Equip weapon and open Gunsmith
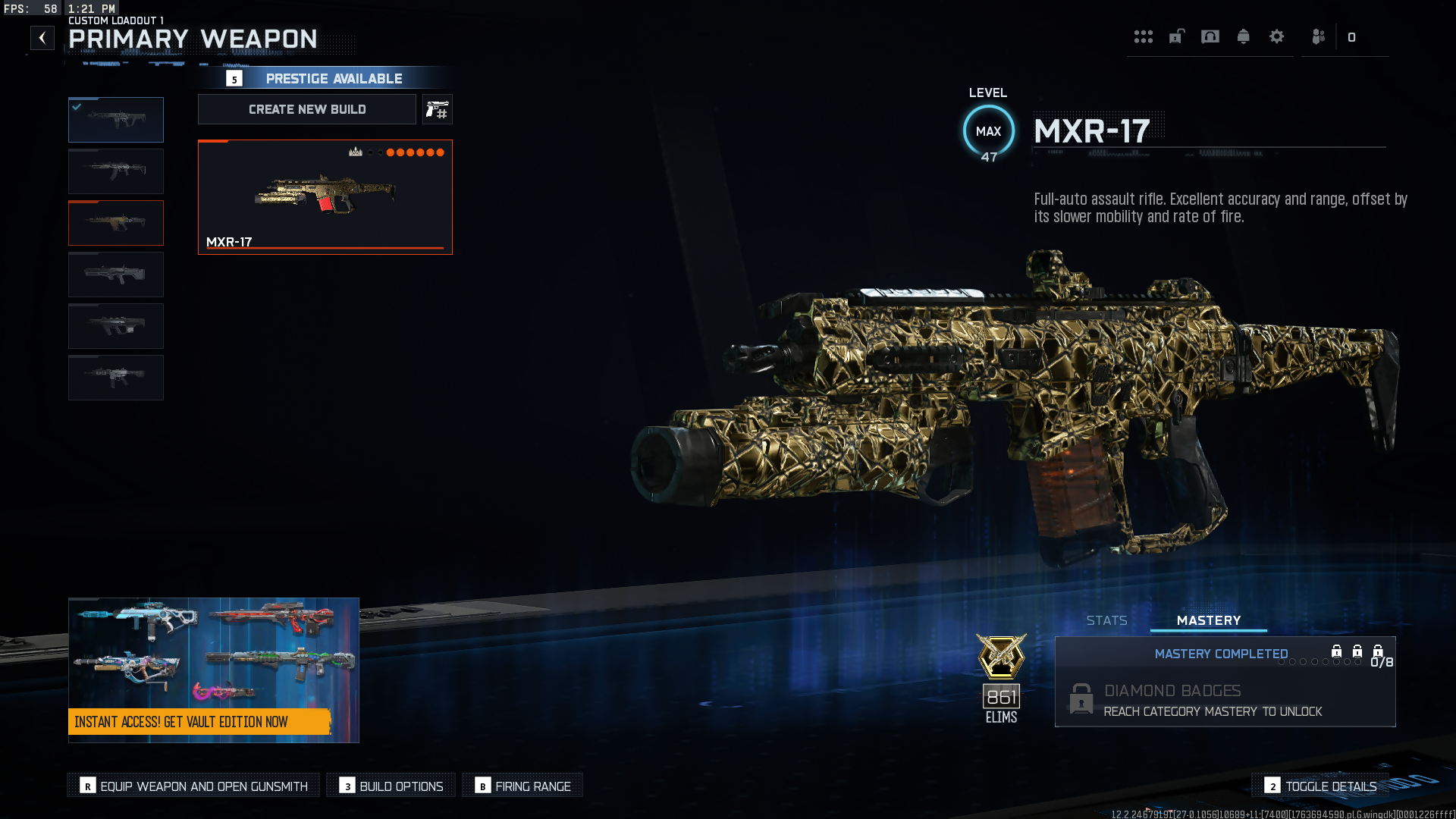This screenshot has width=1456, height=819. [194, 786]
